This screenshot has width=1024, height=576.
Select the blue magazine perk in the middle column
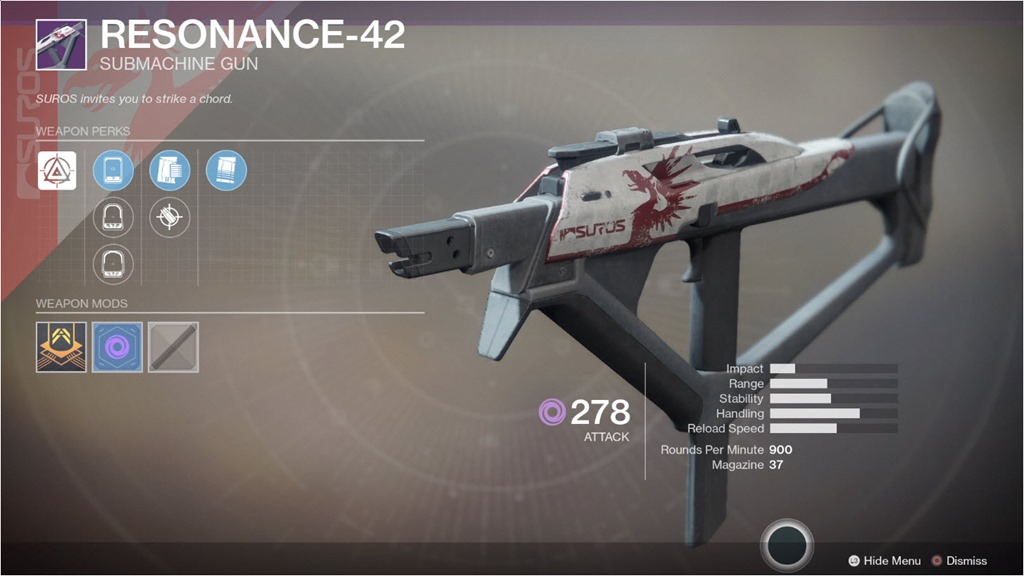tap(169, 171)
